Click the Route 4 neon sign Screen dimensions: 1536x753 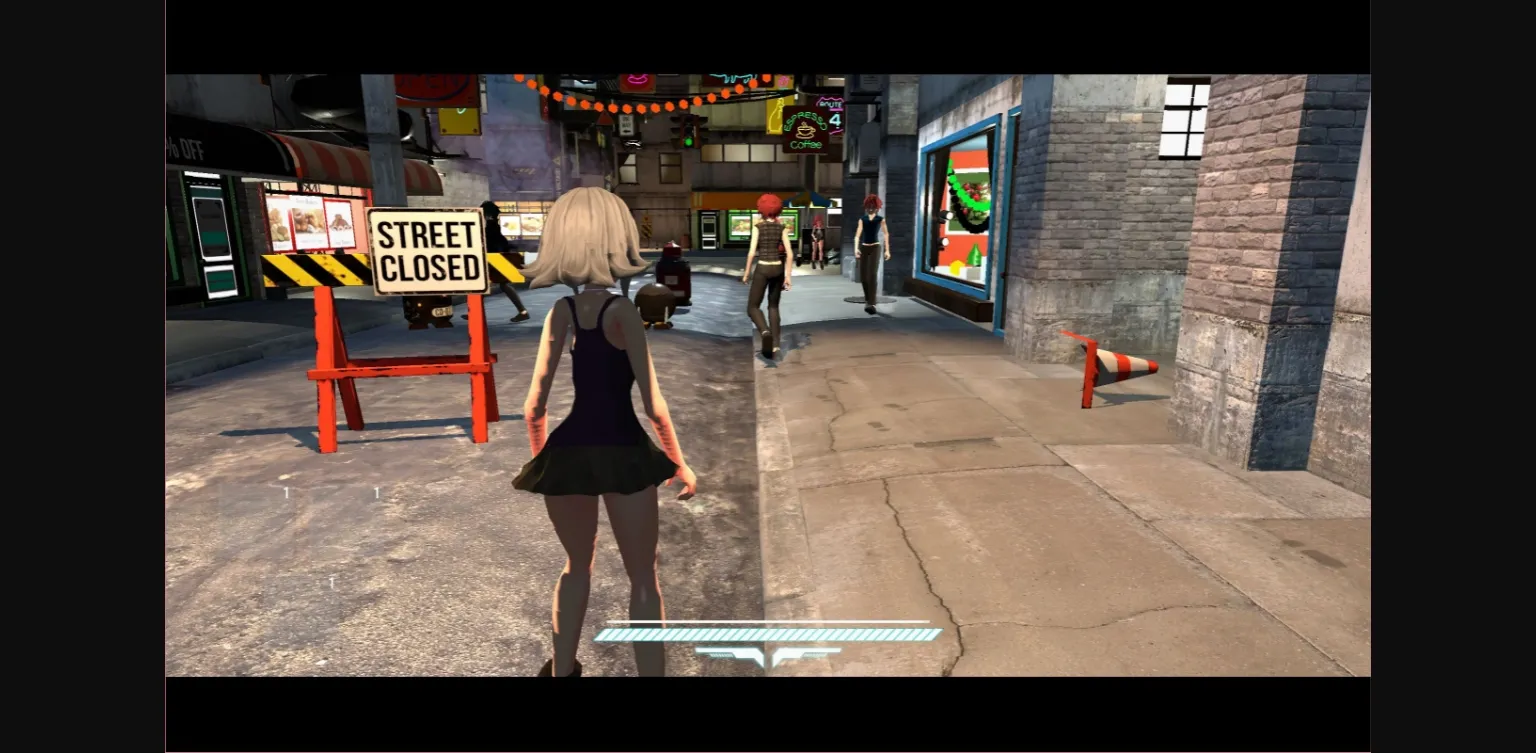click(833, 118)
